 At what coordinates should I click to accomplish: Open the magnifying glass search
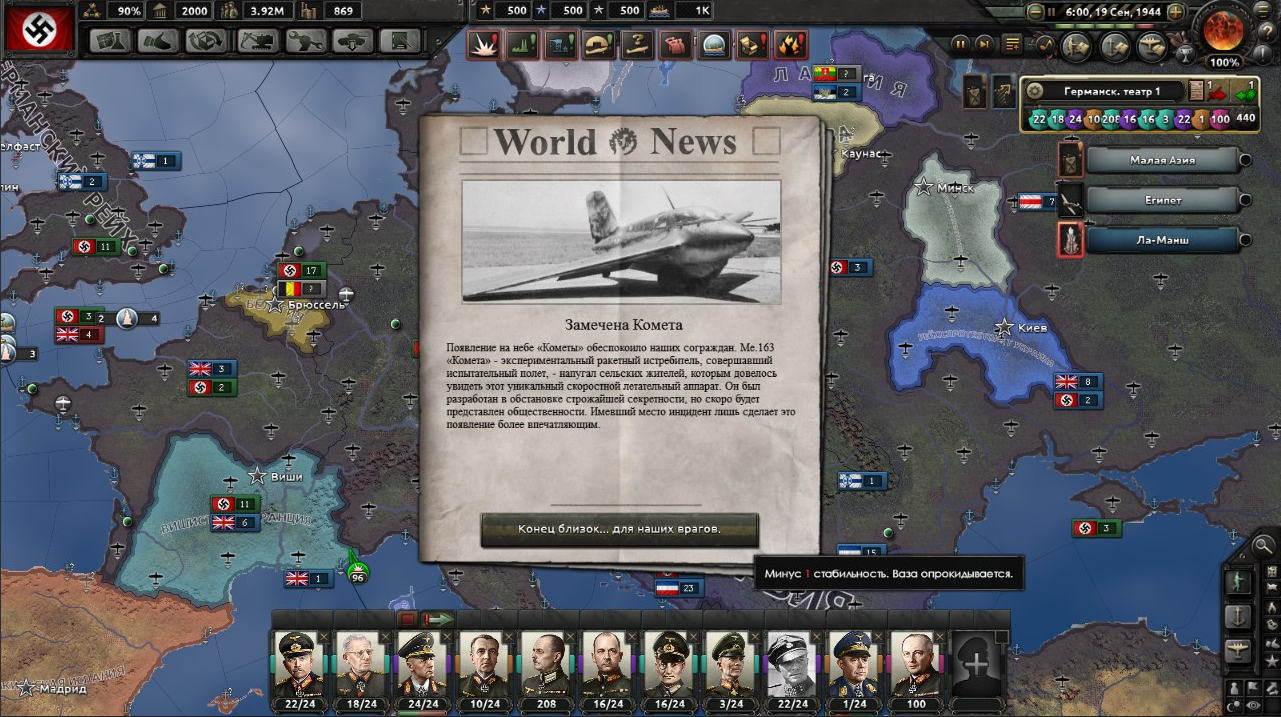coord(1263,546)
